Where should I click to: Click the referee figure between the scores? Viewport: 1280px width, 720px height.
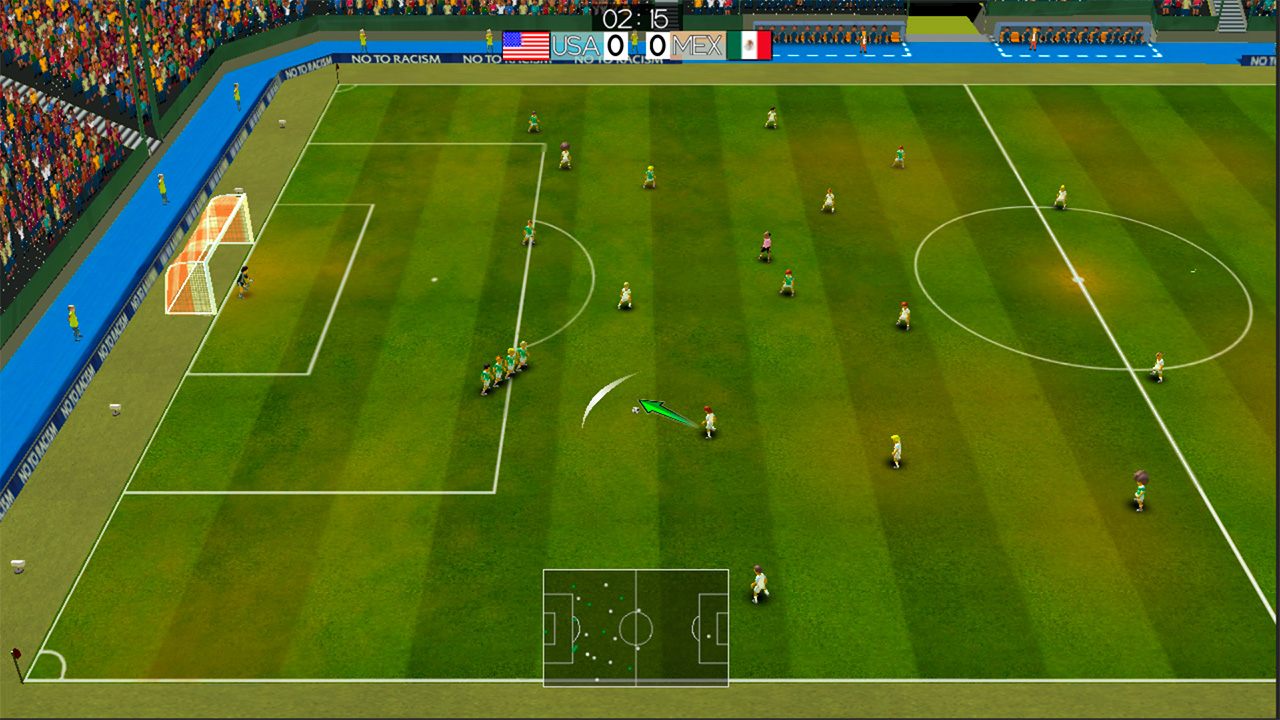coord(637,42)
